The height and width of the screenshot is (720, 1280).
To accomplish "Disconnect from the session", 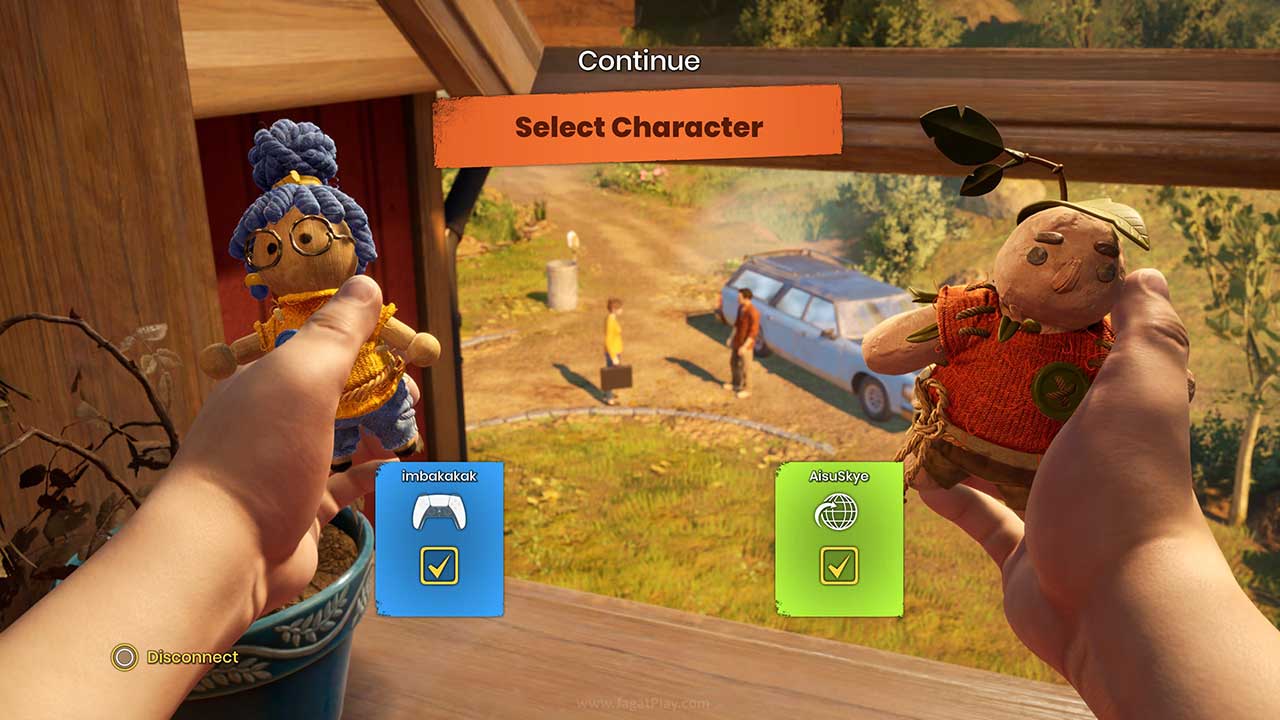I will [x=176, y=657].
